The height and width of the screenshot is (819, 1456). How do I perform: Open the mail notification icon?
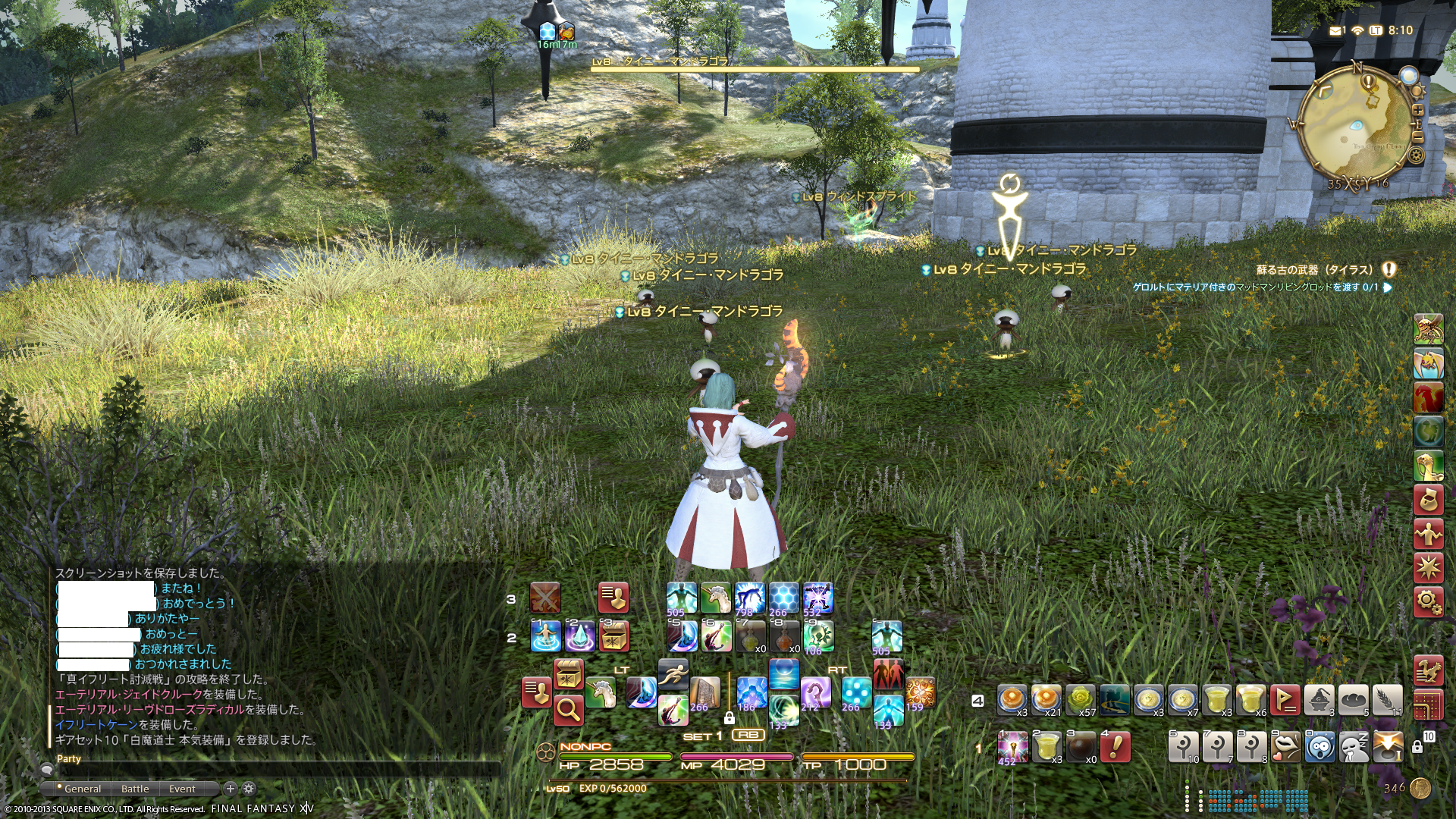(x=1335, y=30)
